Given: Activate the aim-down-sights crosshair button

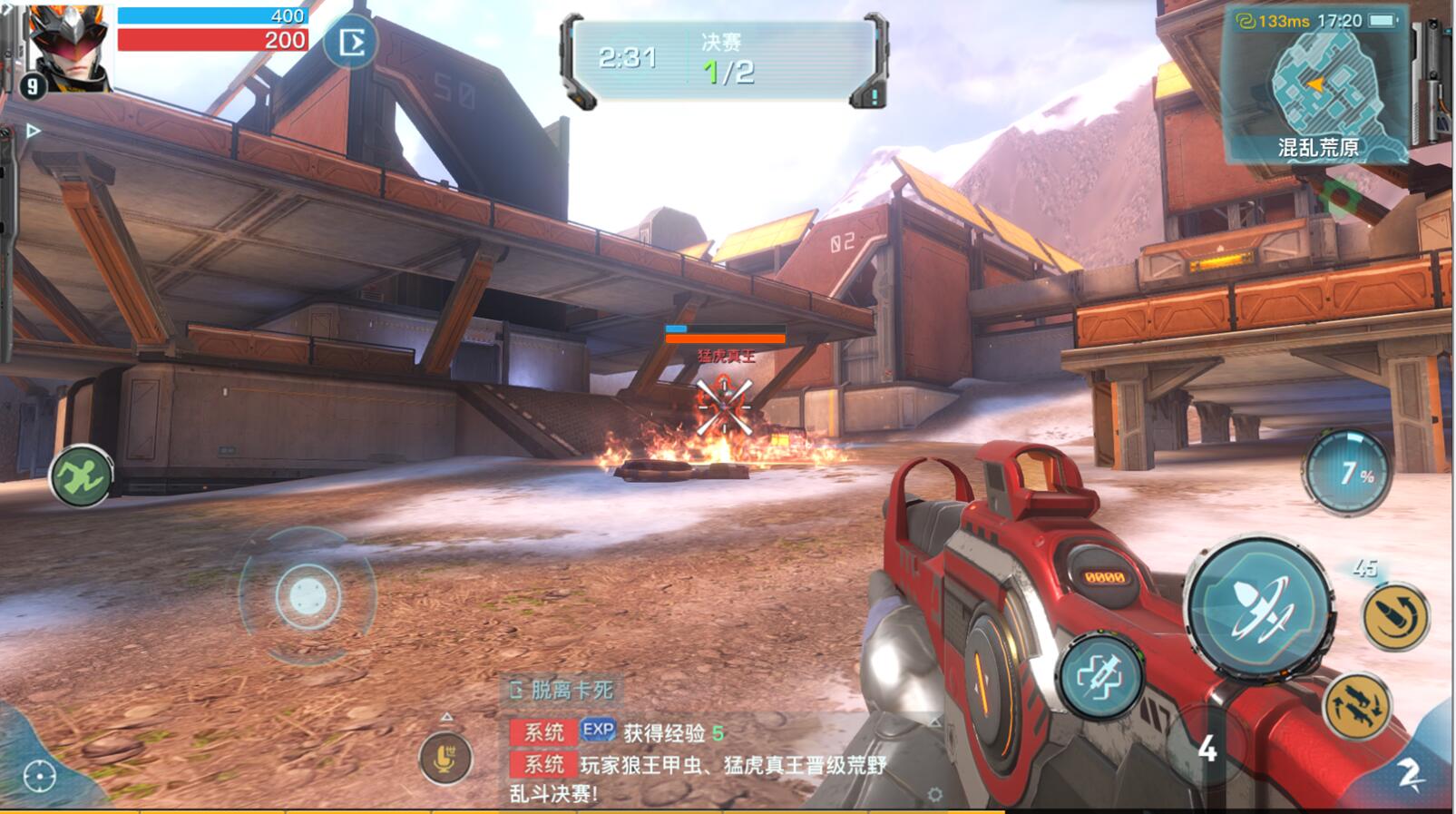Looking at the screenshot, I should (1100, 676).
